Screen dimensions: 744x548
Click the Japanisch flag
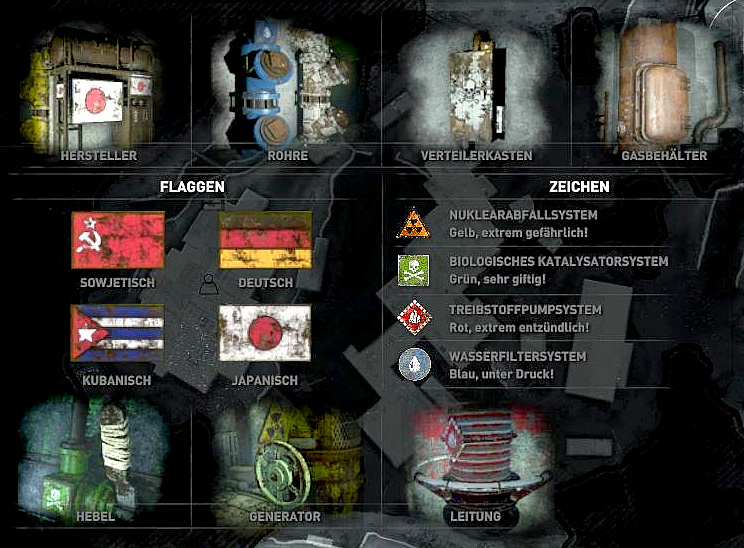pyautogui.click(x=265, y=333)
